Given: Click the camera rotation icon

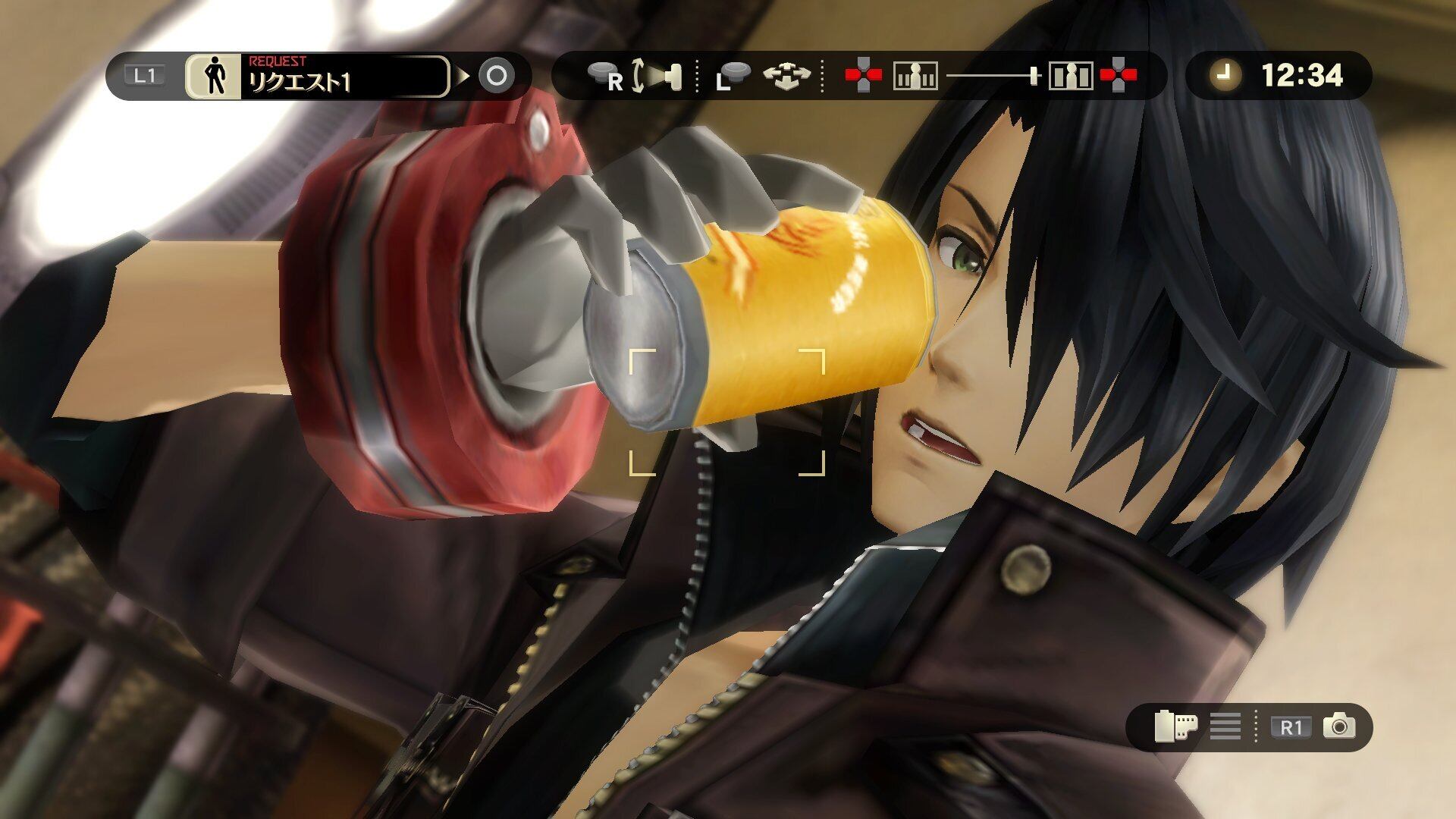Looking at the screenshot, I should pyautogui.click(x=655, y=77).
